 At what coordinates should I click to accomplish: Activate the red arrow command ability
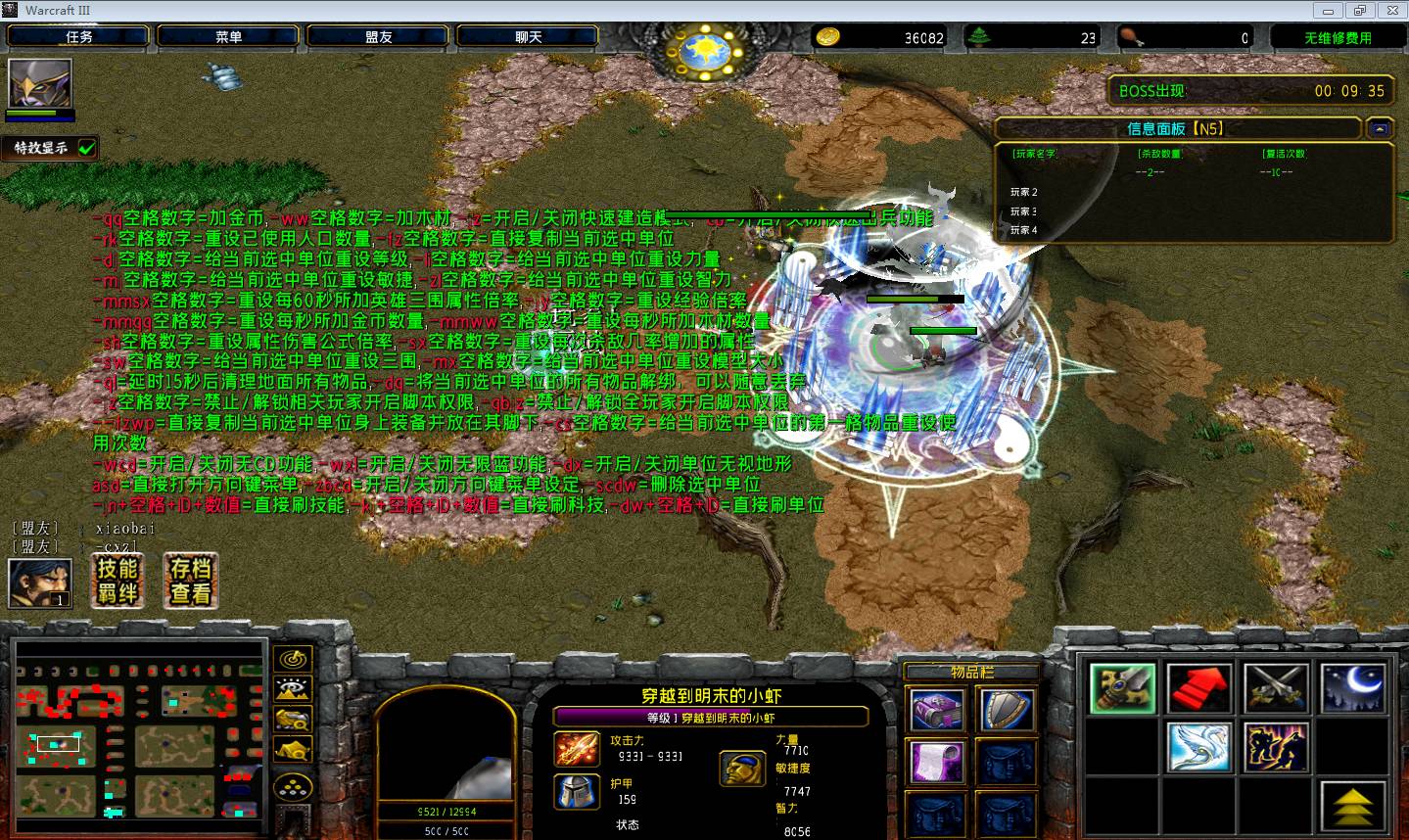pos(1199,688)
